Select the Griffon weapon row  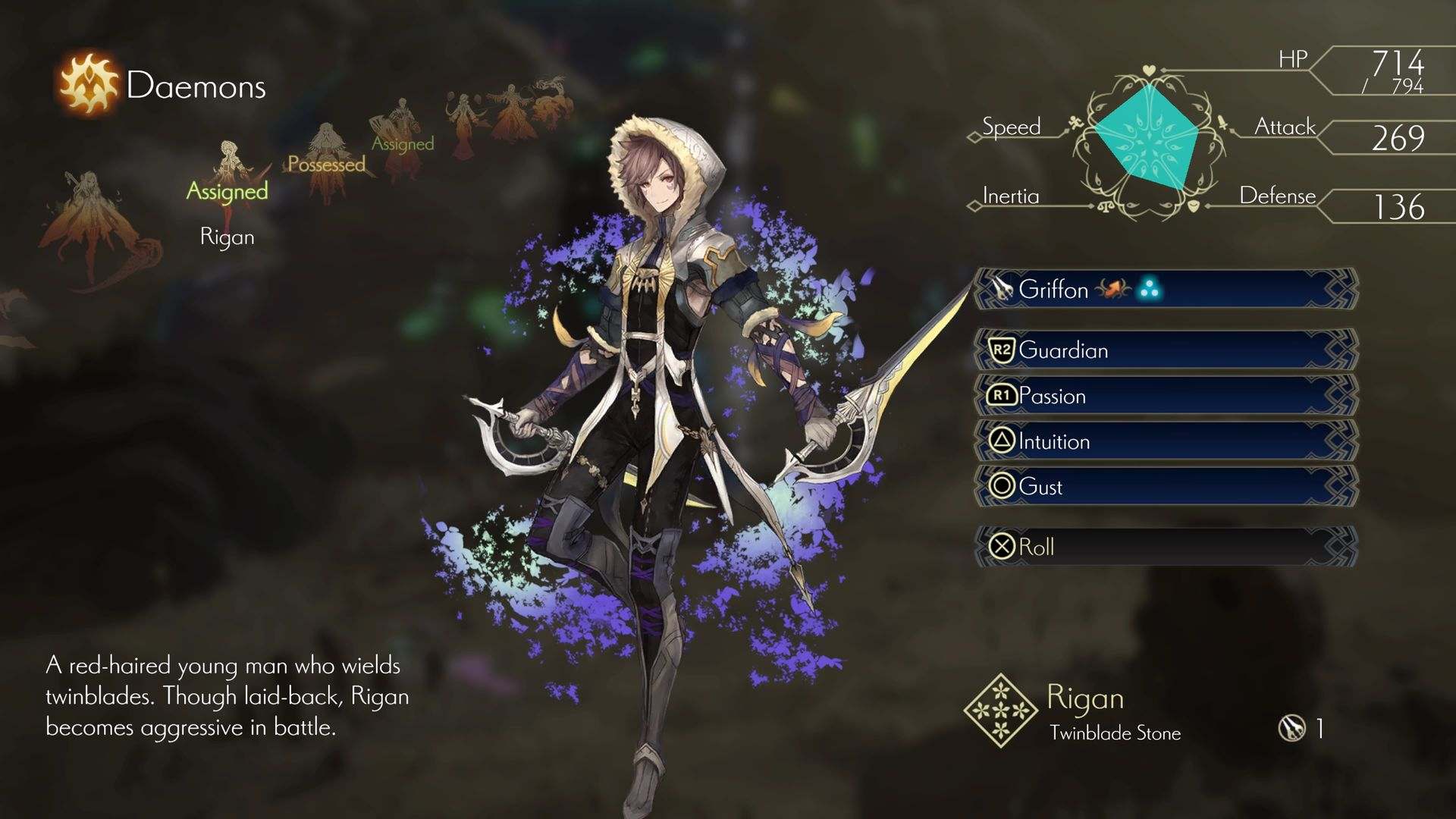point(1166,289)
